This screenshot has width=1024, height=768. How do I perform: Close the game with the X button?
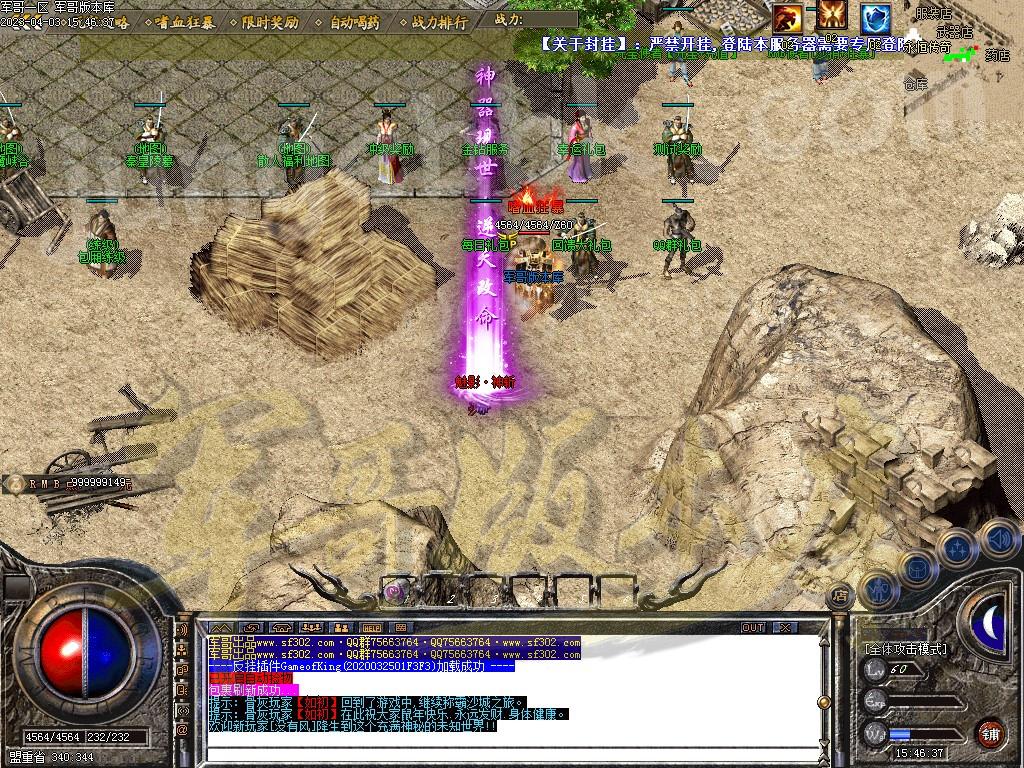[x=786, y=627]
